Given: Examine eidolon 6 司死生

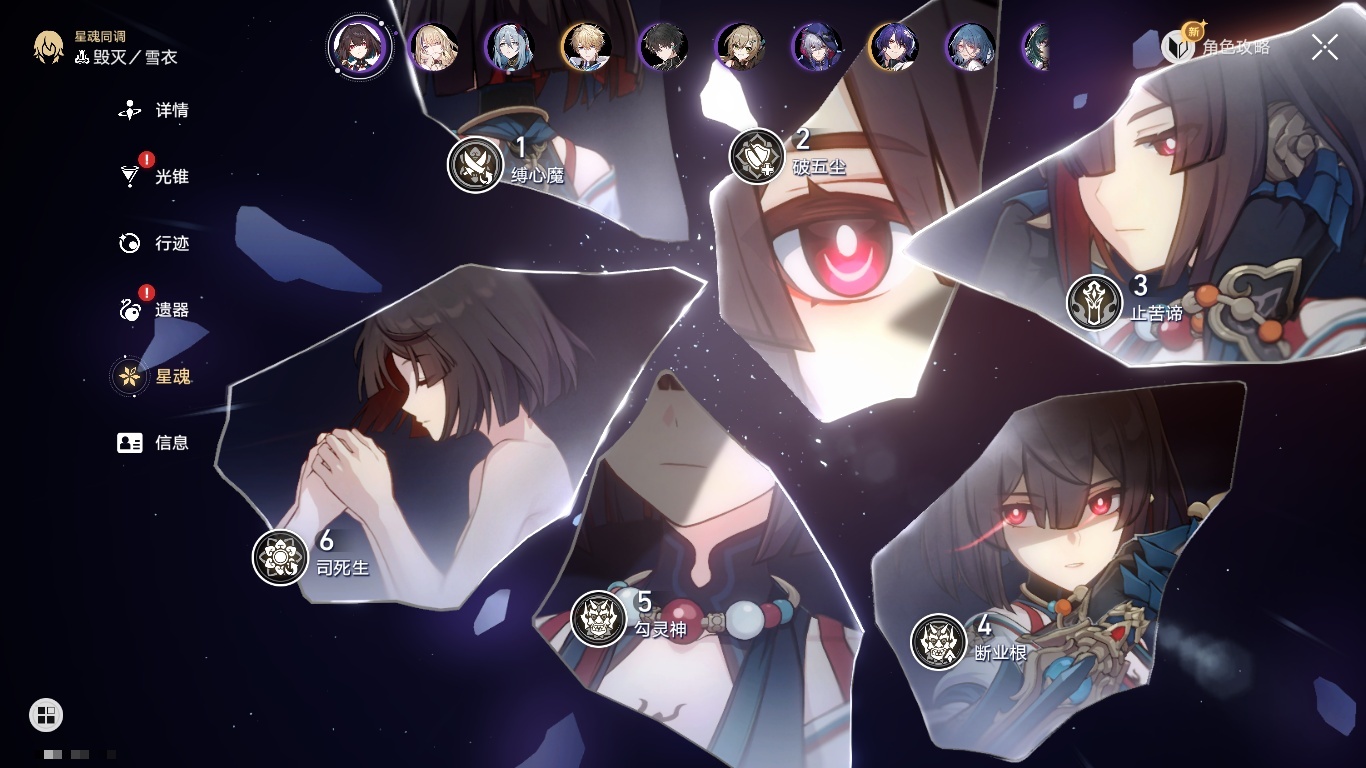Looking at the screenshot, I should click(280, 557).
